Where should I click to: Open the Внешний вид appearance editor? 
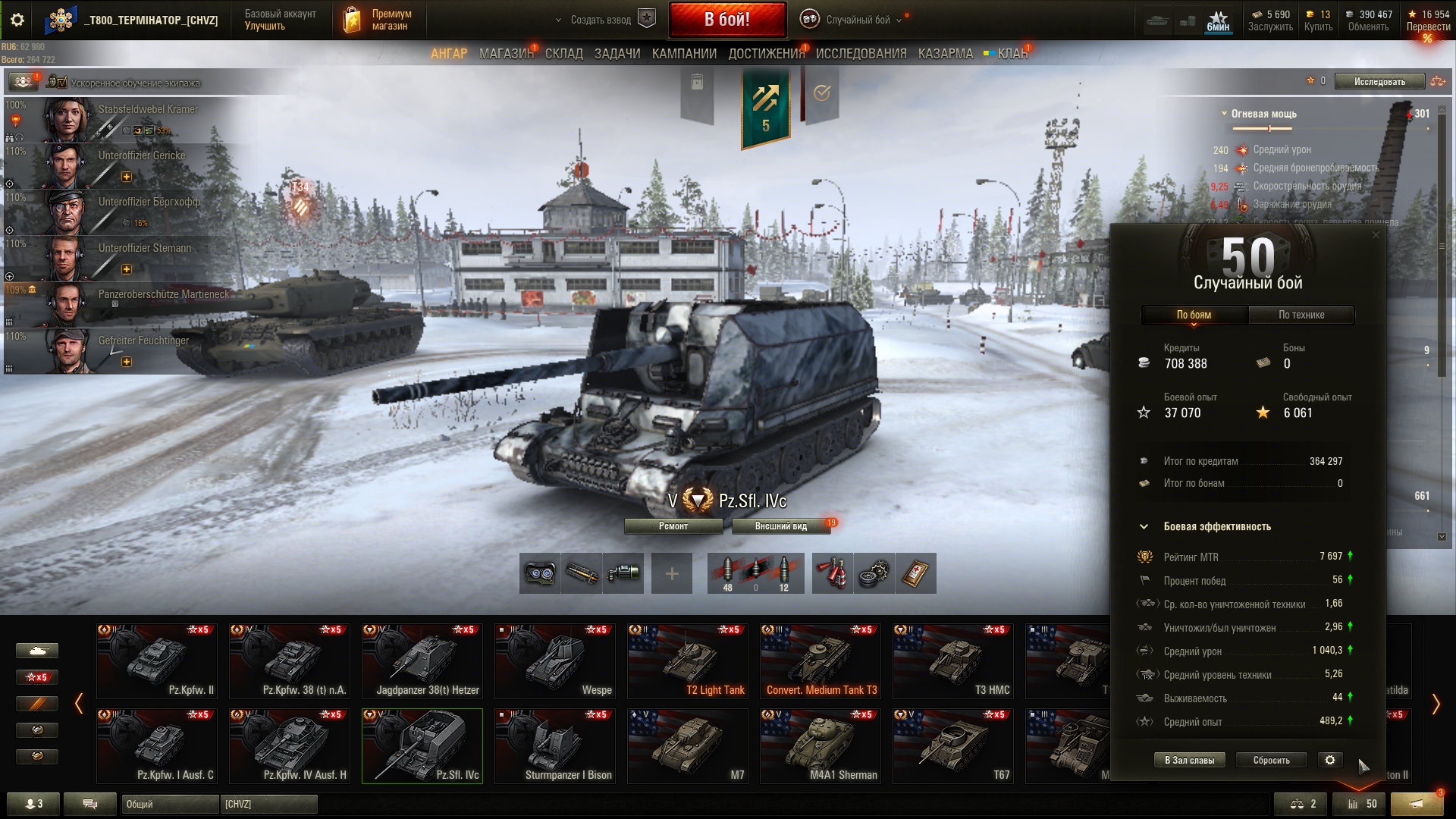click(x=781, y=526)
